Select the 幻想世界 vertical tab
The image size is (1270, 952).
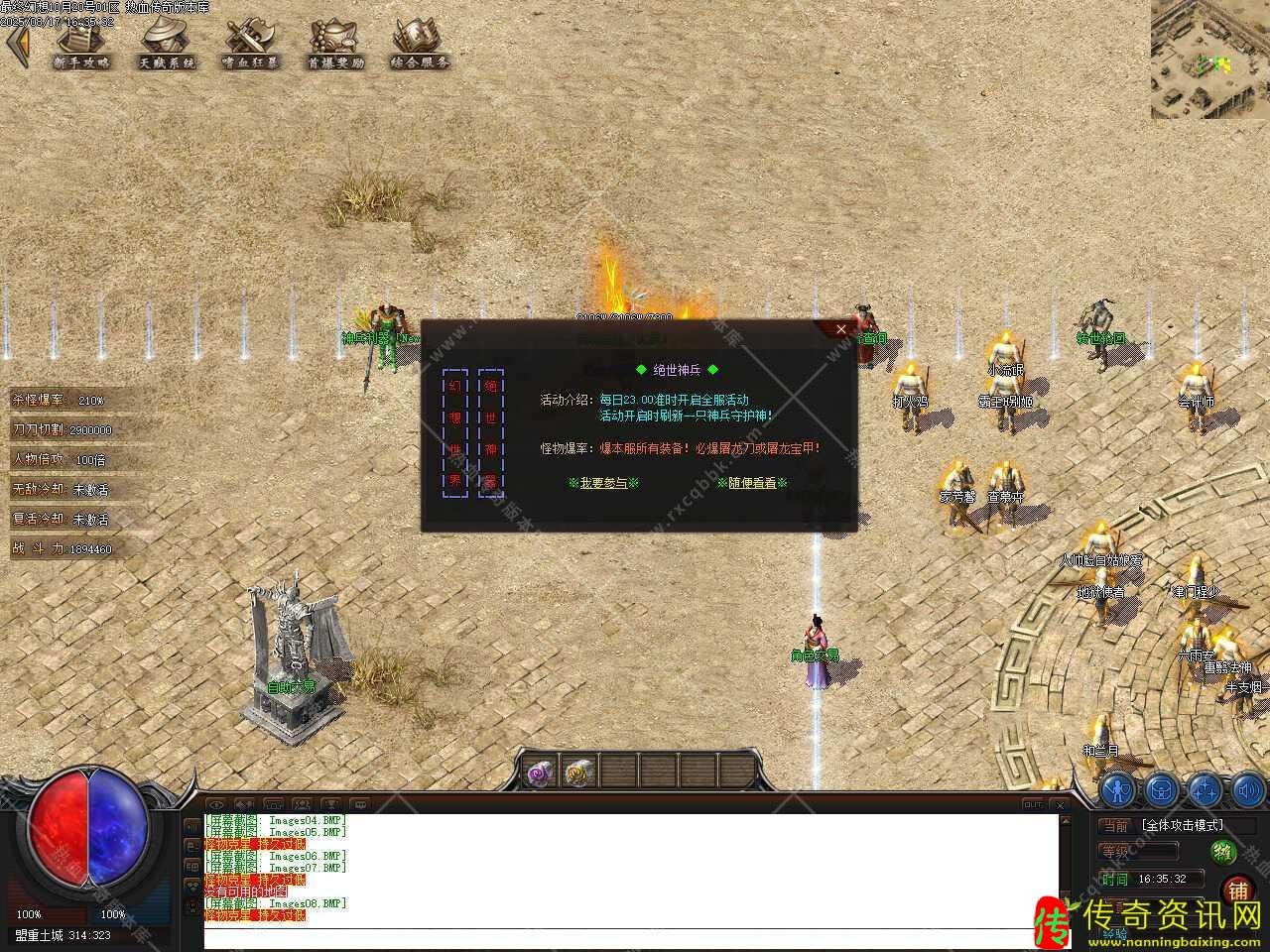coord(455,433)
